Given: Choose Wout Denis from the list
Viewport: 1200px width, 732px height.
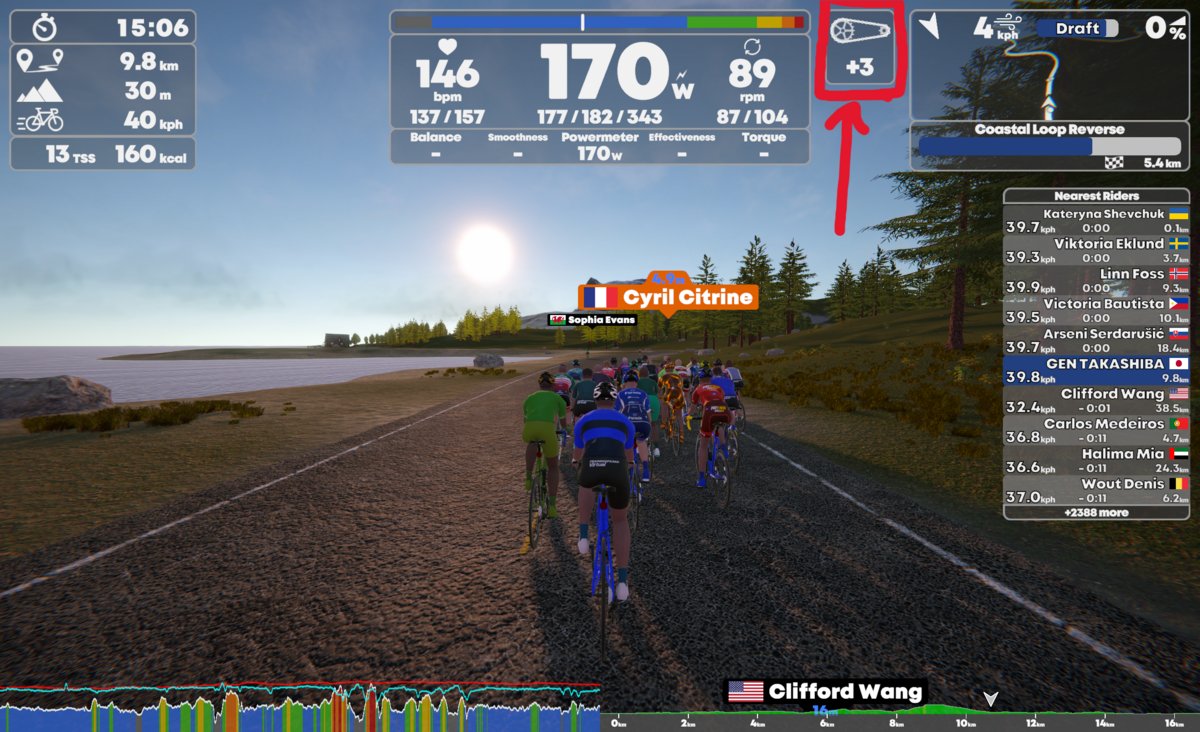Looking at the screenshot, I should 1096,491.
